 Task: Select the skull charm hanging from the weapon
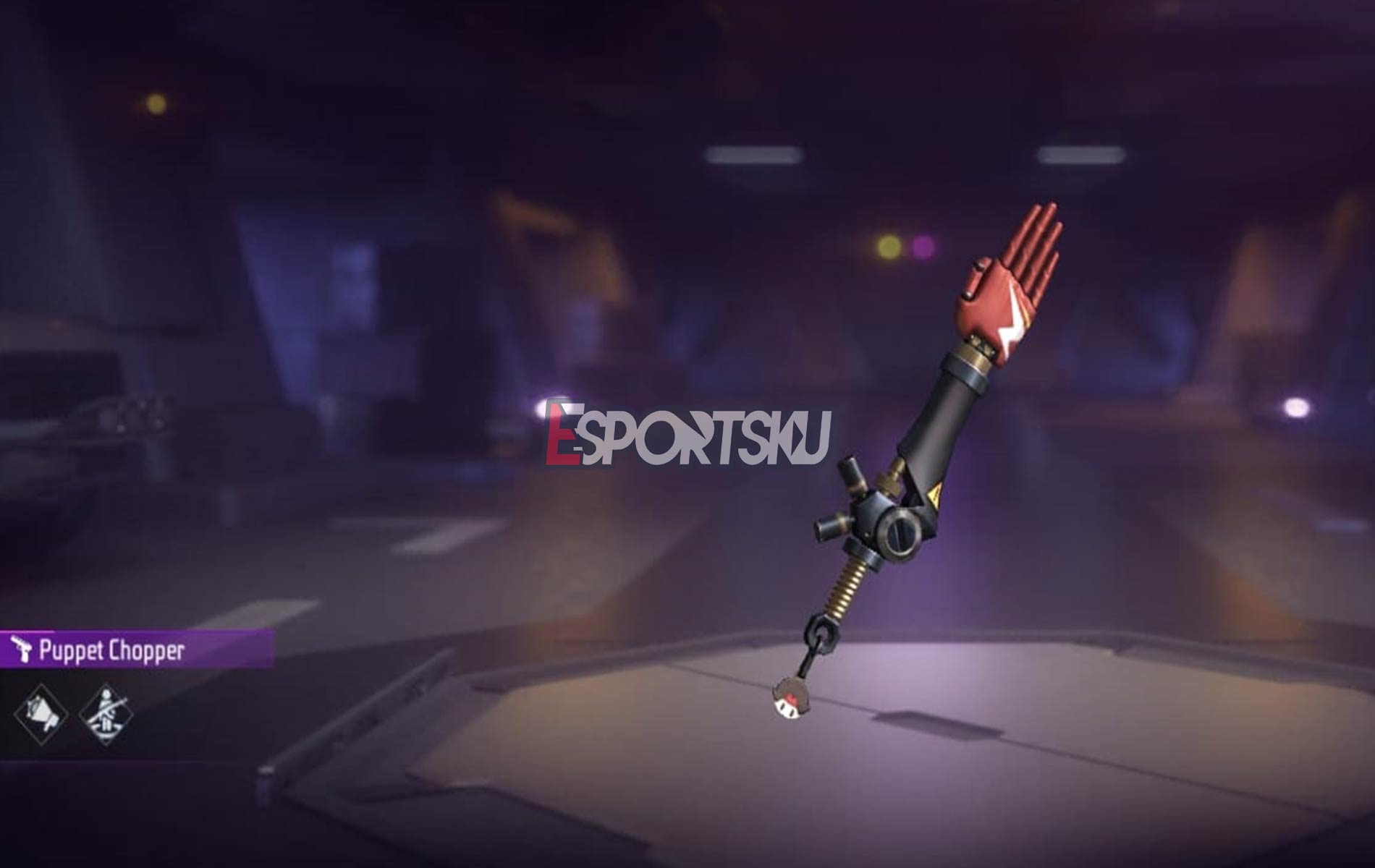(790, 698)
